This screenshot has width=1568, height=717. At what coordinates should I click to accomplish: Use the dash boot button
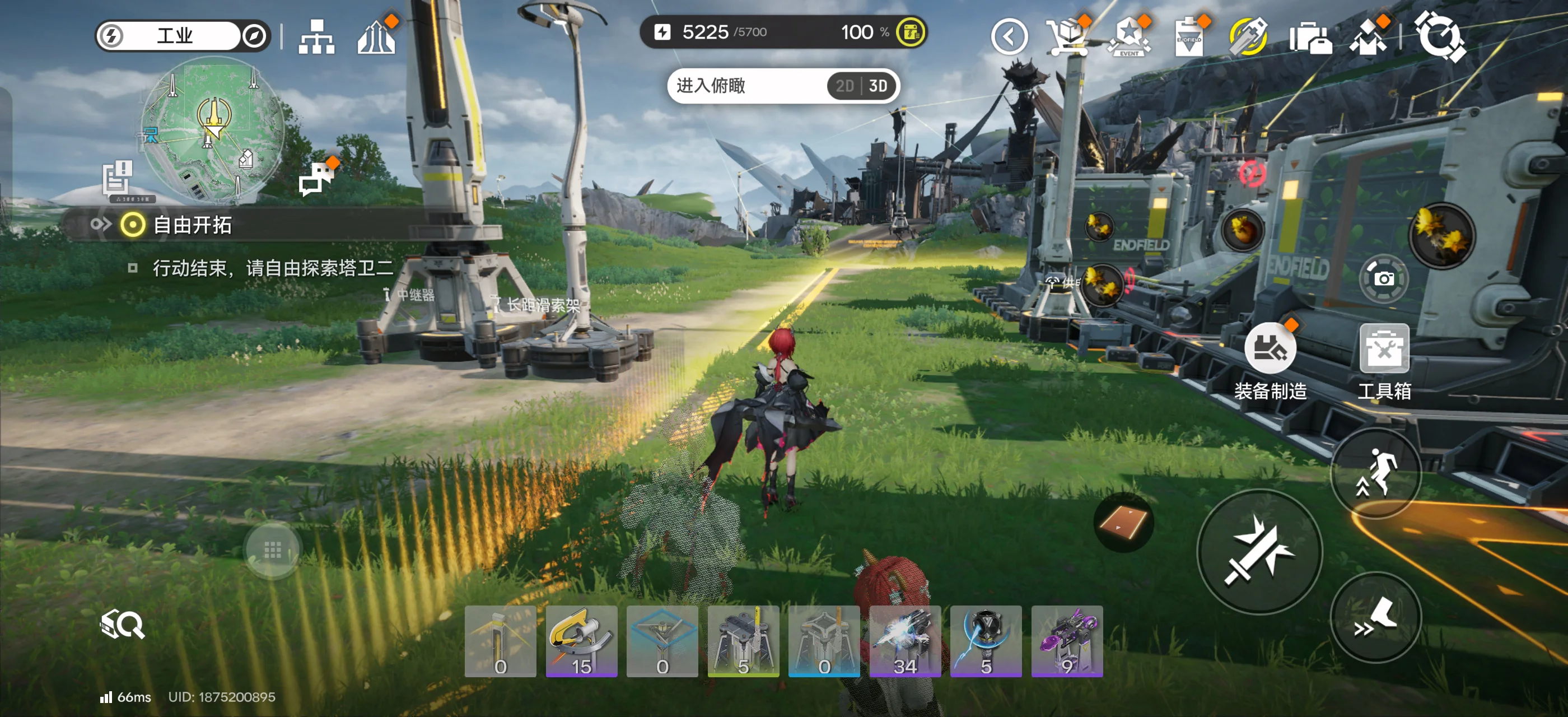pos(1375,617)
